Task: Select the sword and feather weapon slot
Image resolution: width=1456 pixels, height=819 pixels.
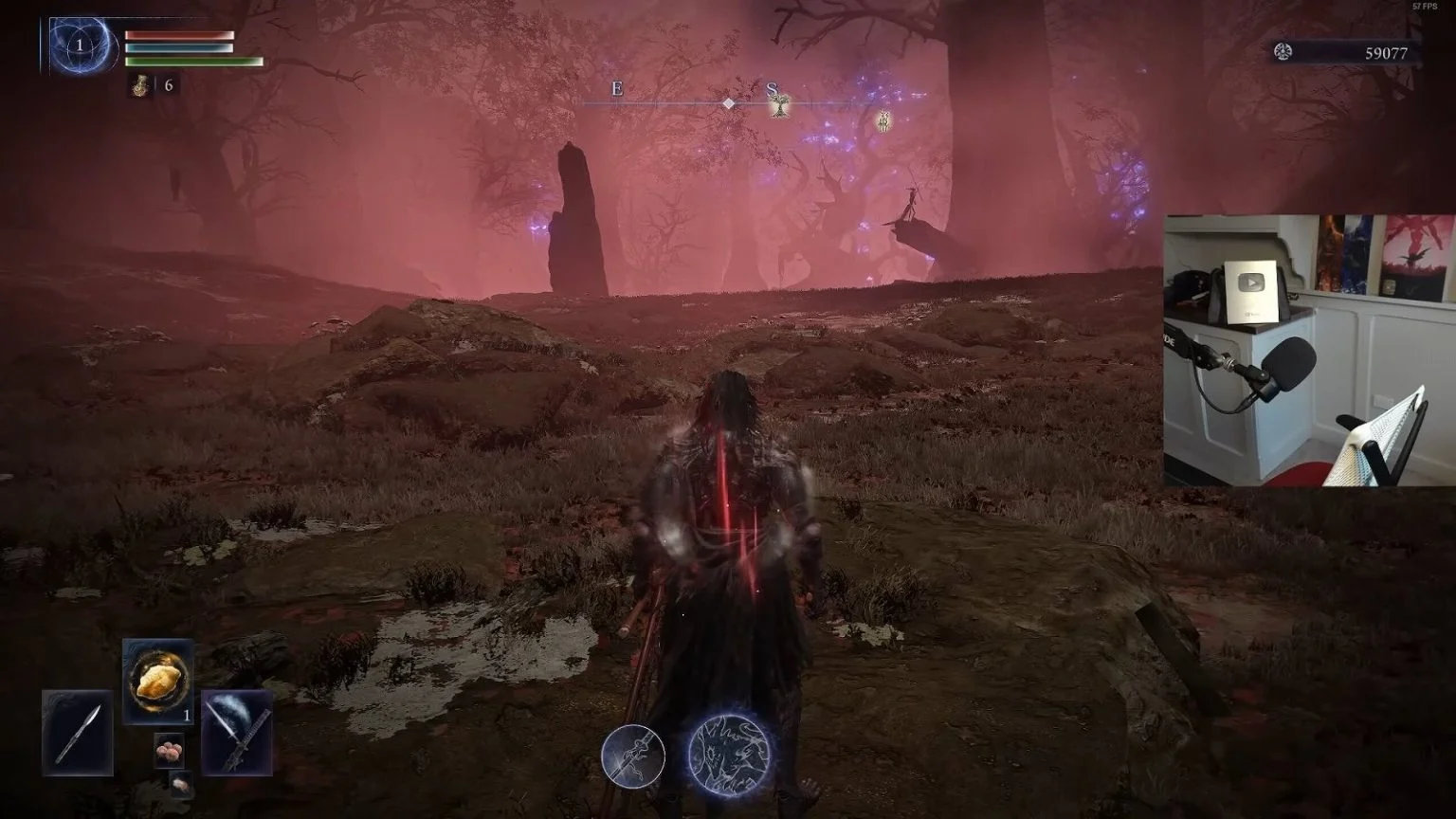Action: point(237,733)
